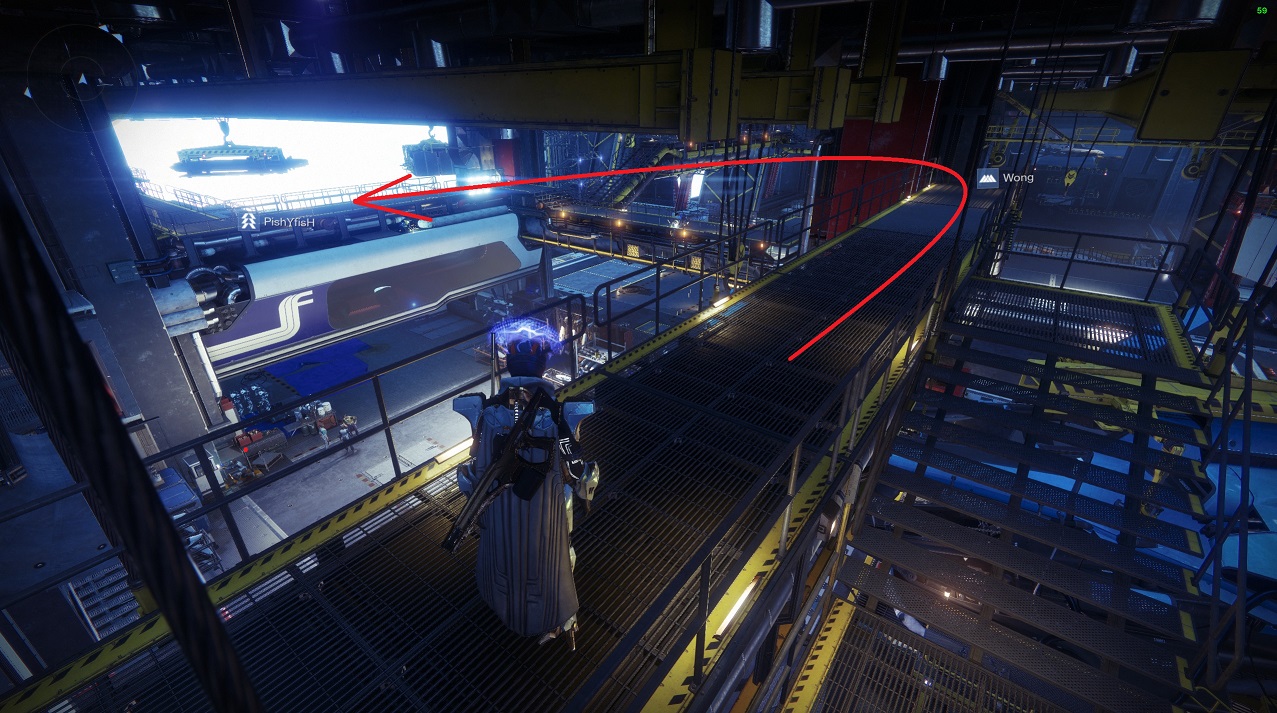
Task: Click the circular radar in the corner
Action: (x=78, y=75)
